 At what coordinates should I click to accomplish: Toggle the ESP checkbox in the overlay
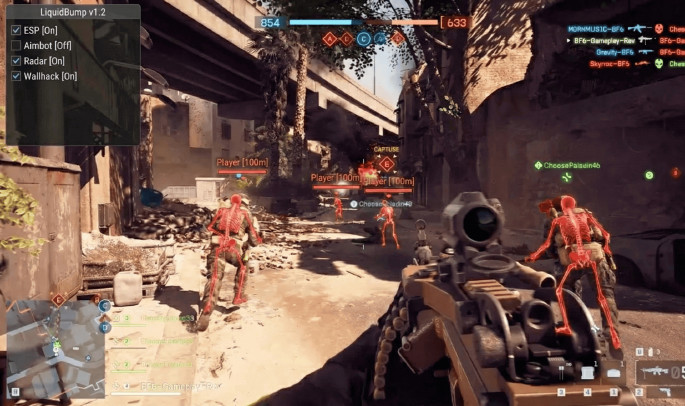[16, 30]
